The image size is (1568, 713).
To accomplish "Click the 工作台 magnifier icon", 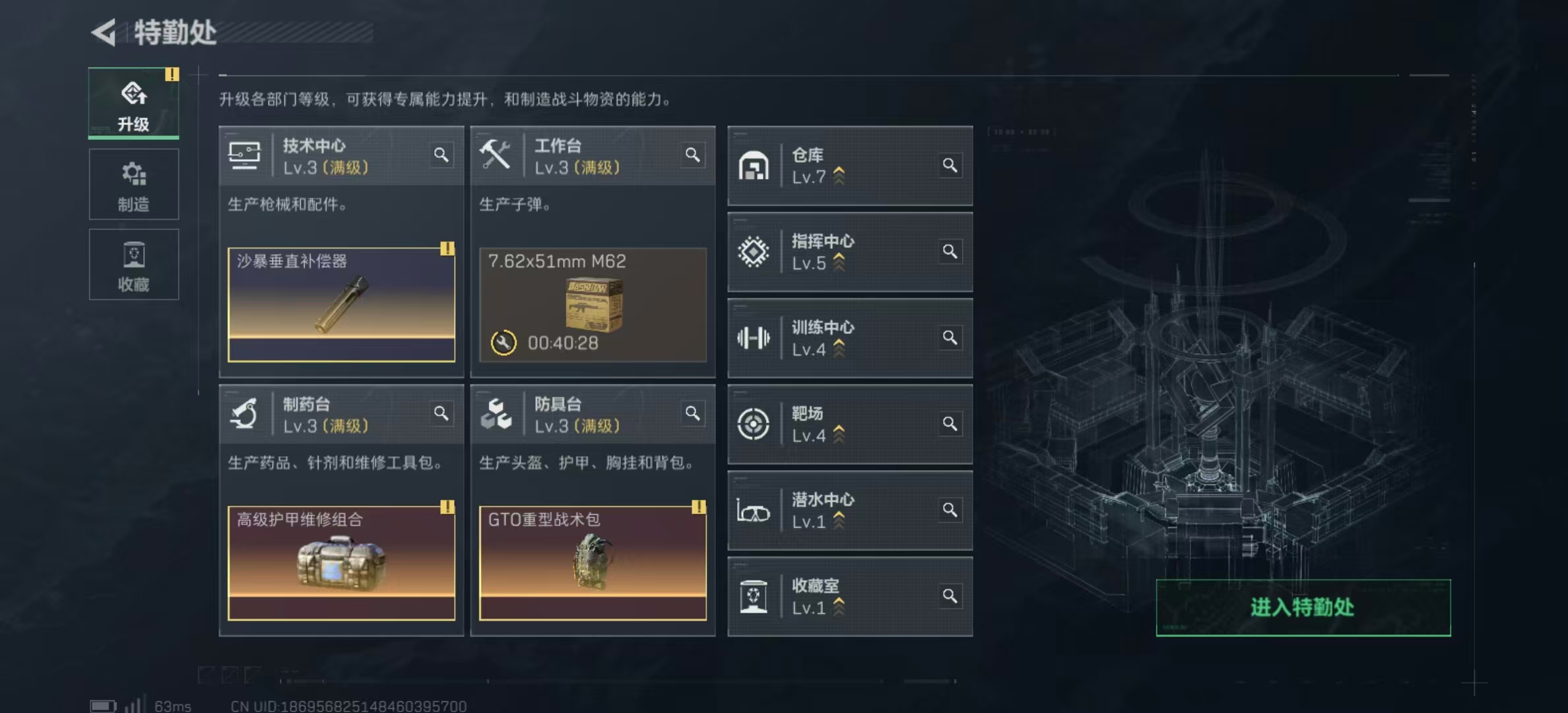I will [693, 154].
